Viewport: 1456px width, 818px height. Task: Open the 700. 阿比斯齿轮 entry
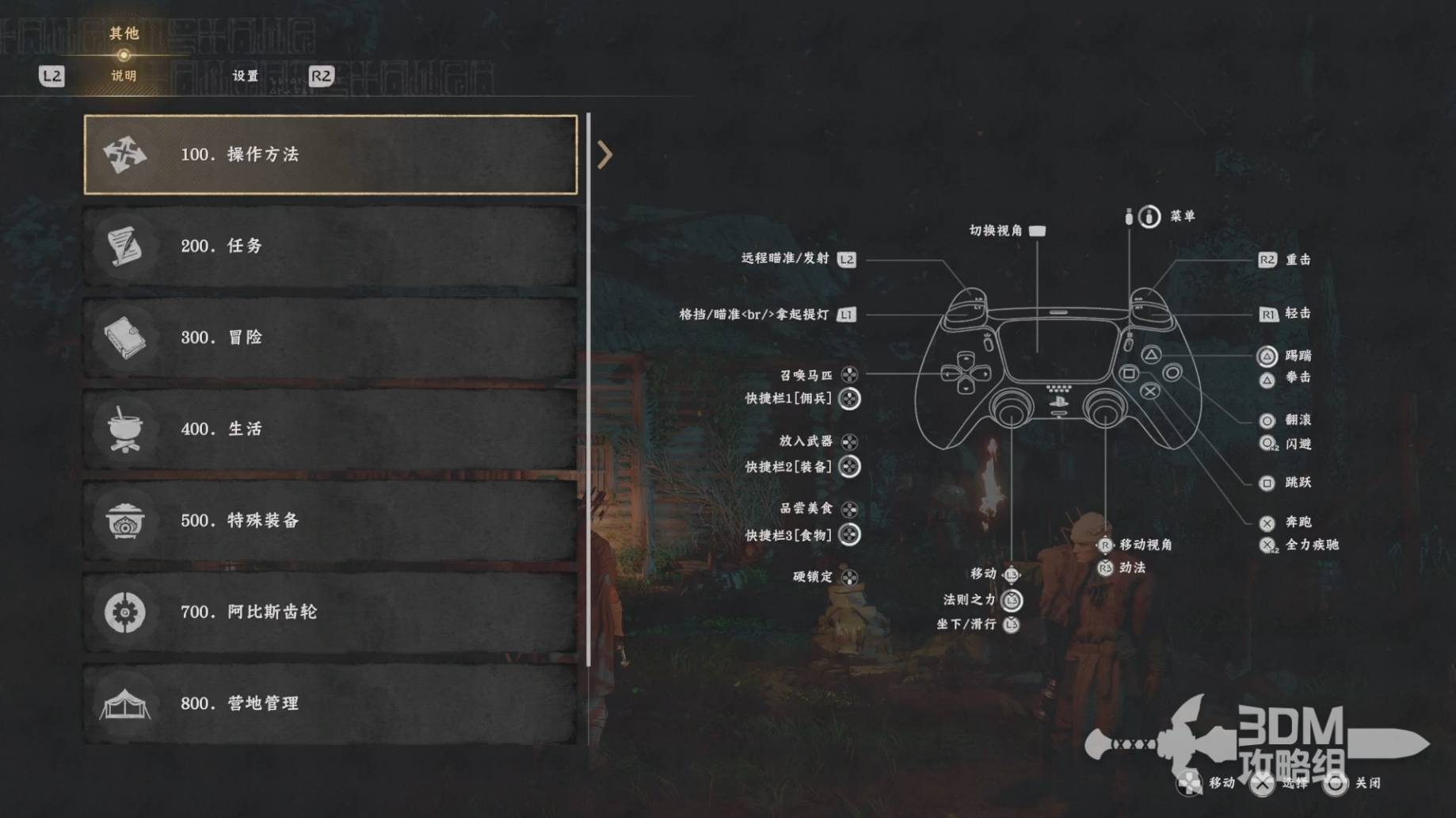click(330, 612)
